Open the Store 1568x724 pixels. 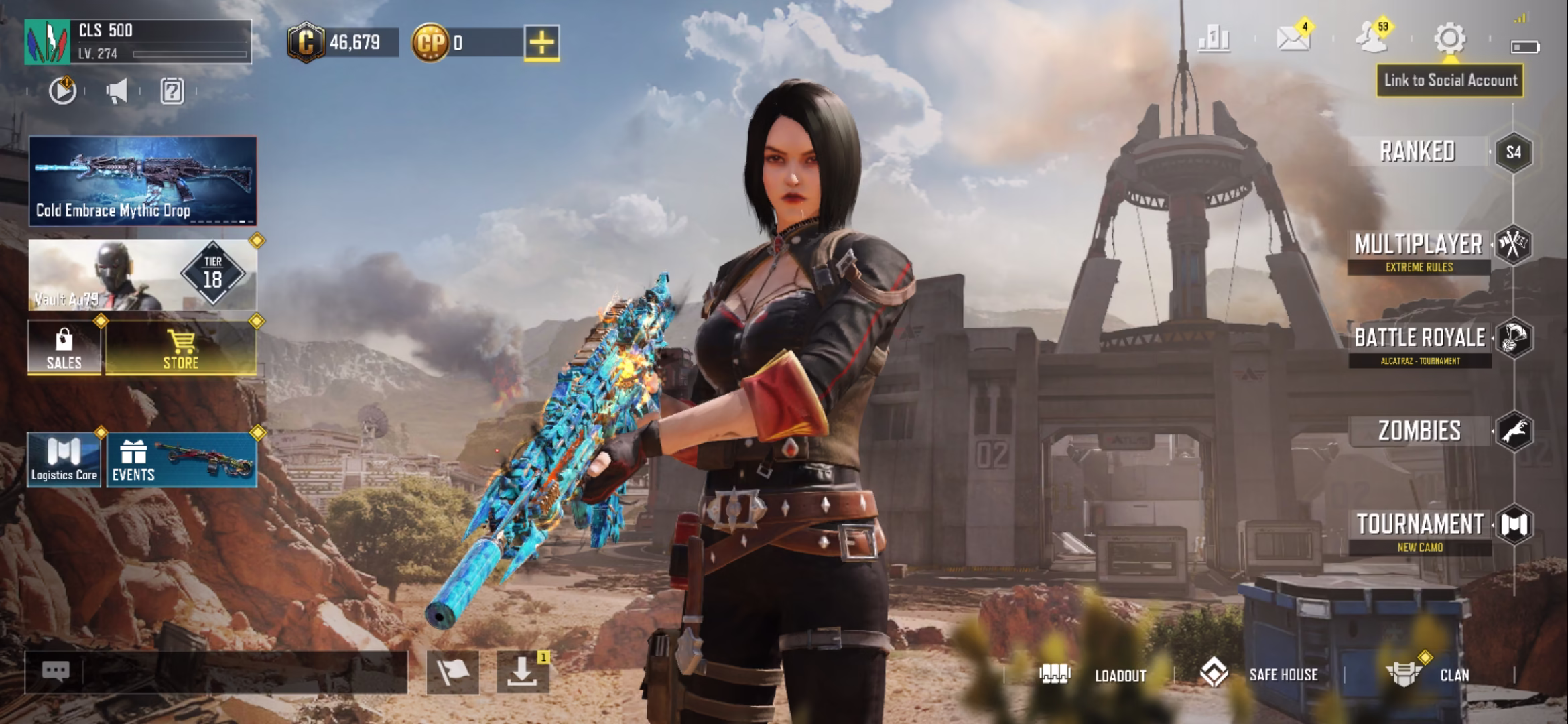(181, 347)
